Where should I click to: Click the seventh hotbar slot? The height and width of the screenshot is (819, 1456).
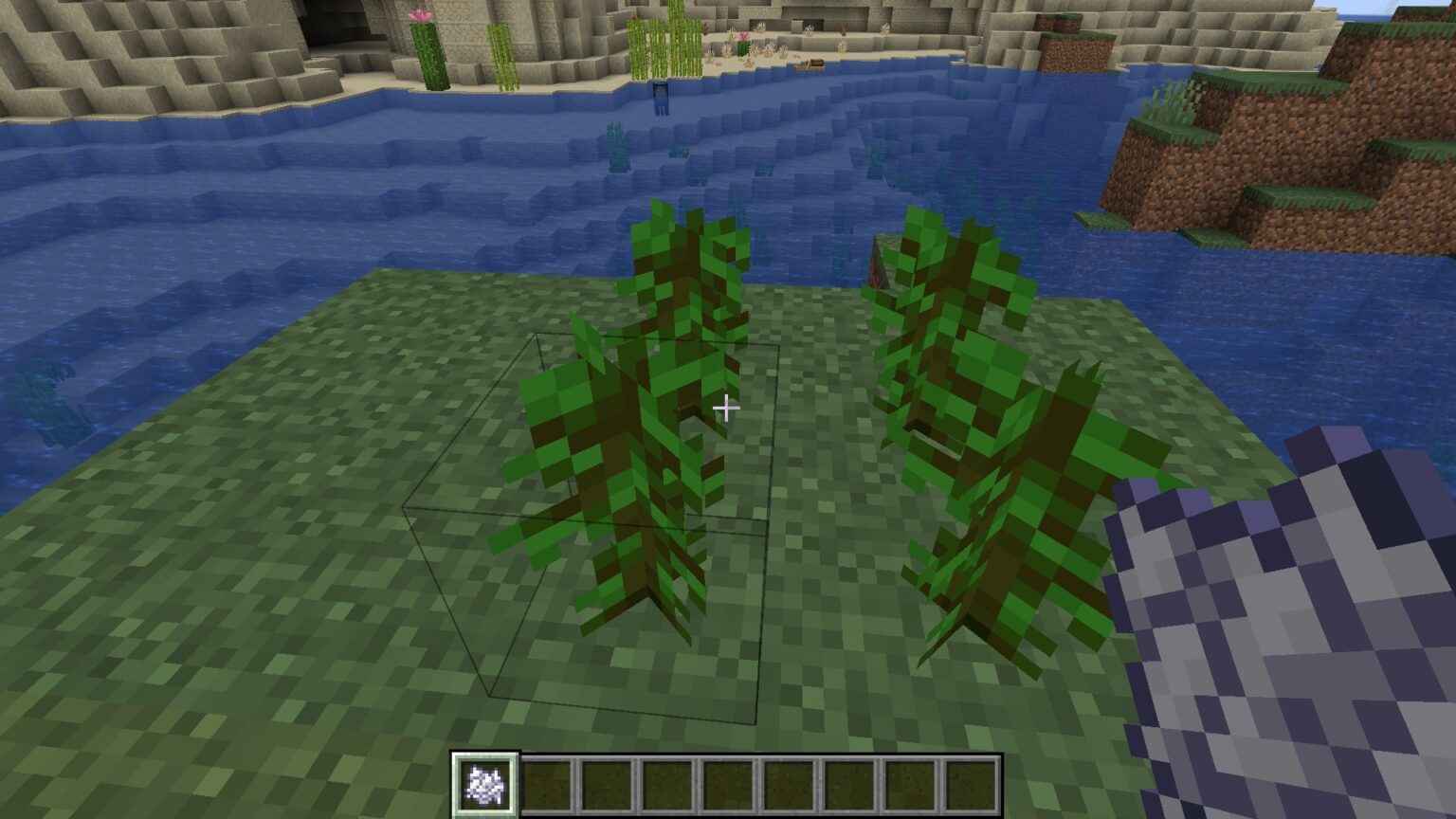click(x=847, y=784)
